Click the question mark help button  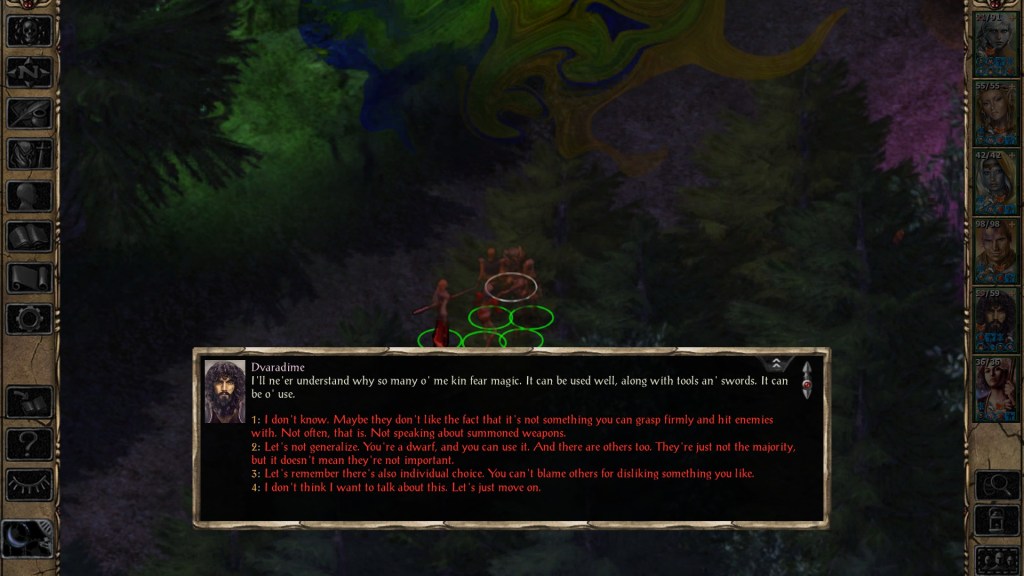point(29,443)
